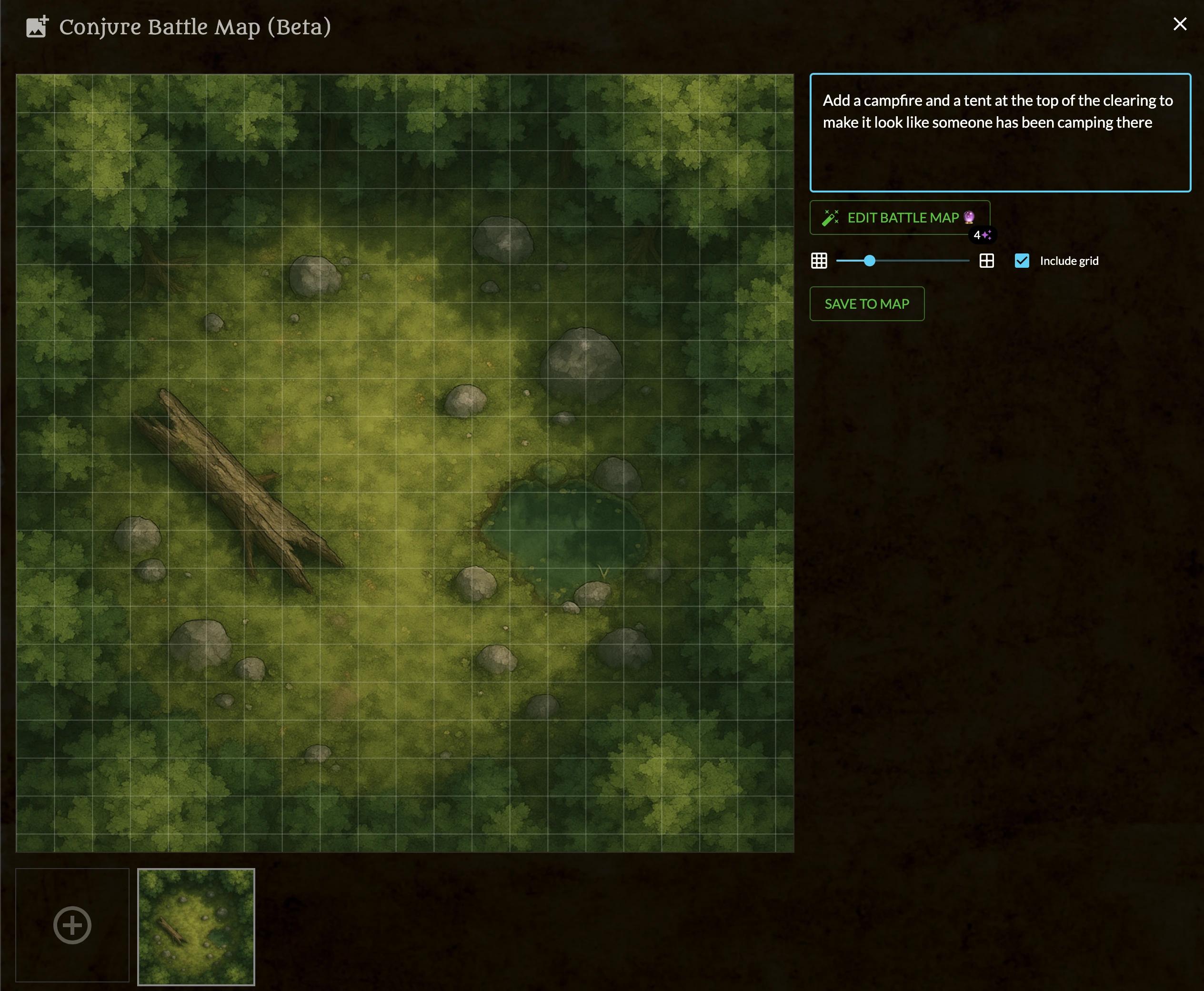Select the forest clearing map thumbnail
Viewport: 1204px width, 991px height.
click(x=196, y=927)
